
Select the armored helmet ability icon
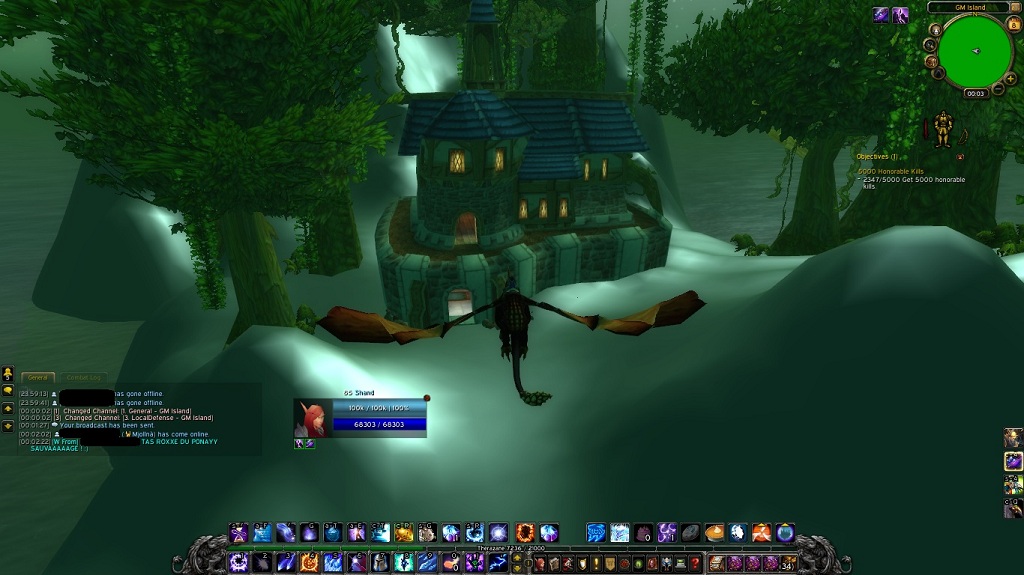pos(380,563)
